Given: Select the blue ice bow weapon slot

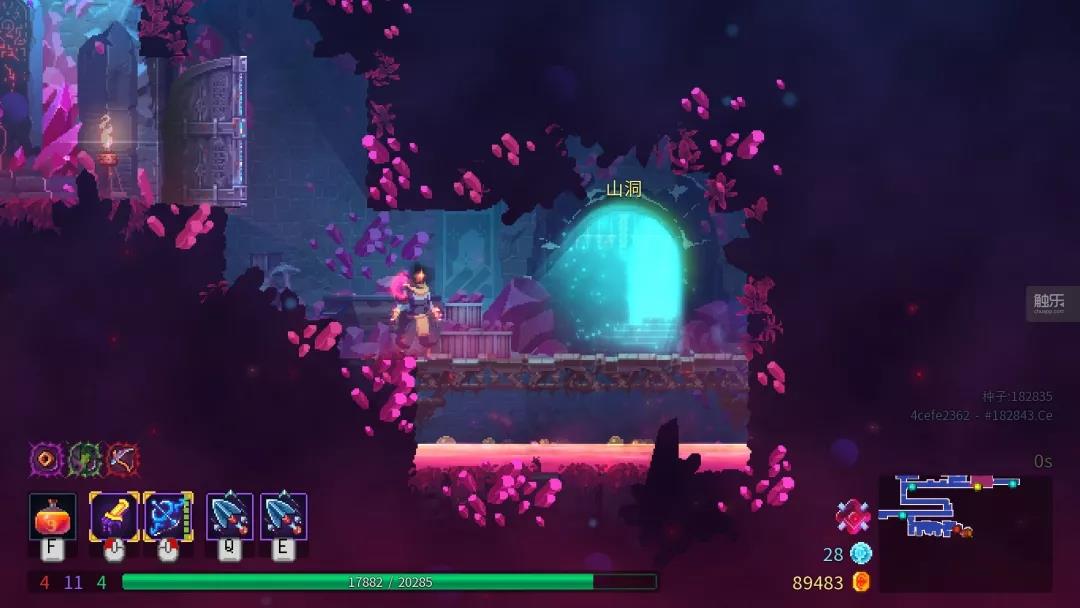Looking at the screenshot, I should click(x=168, y=517).
